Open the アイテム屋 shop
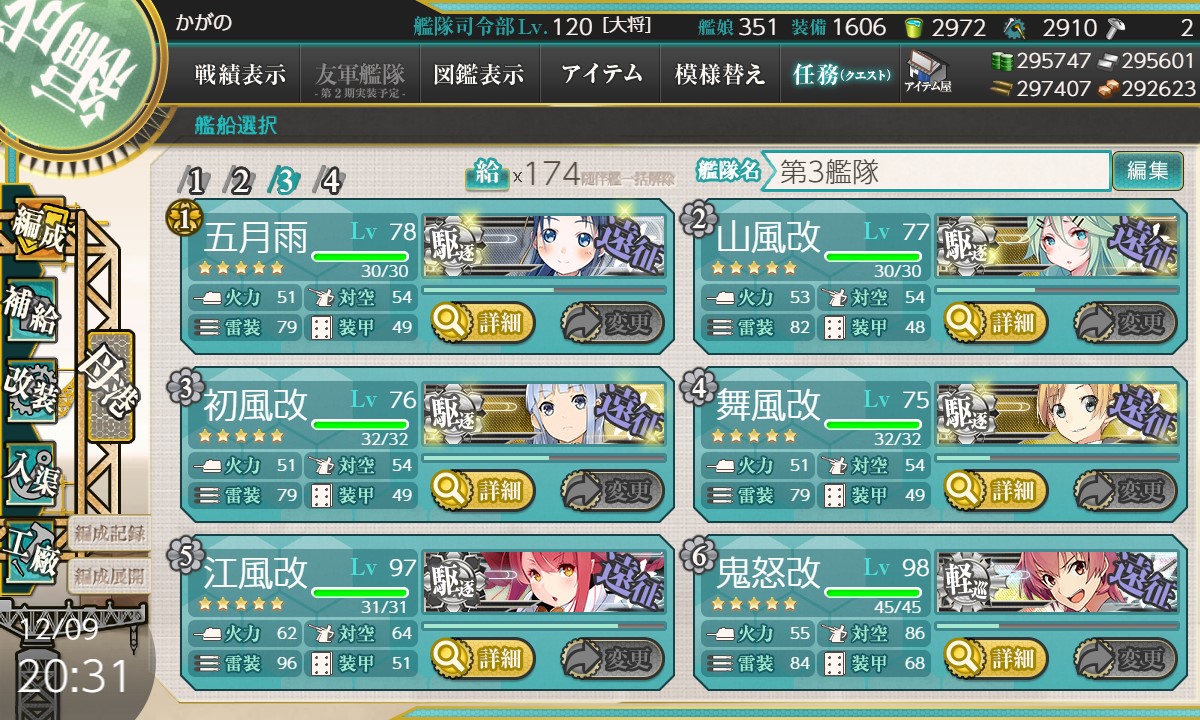 [x=927, y=73]
